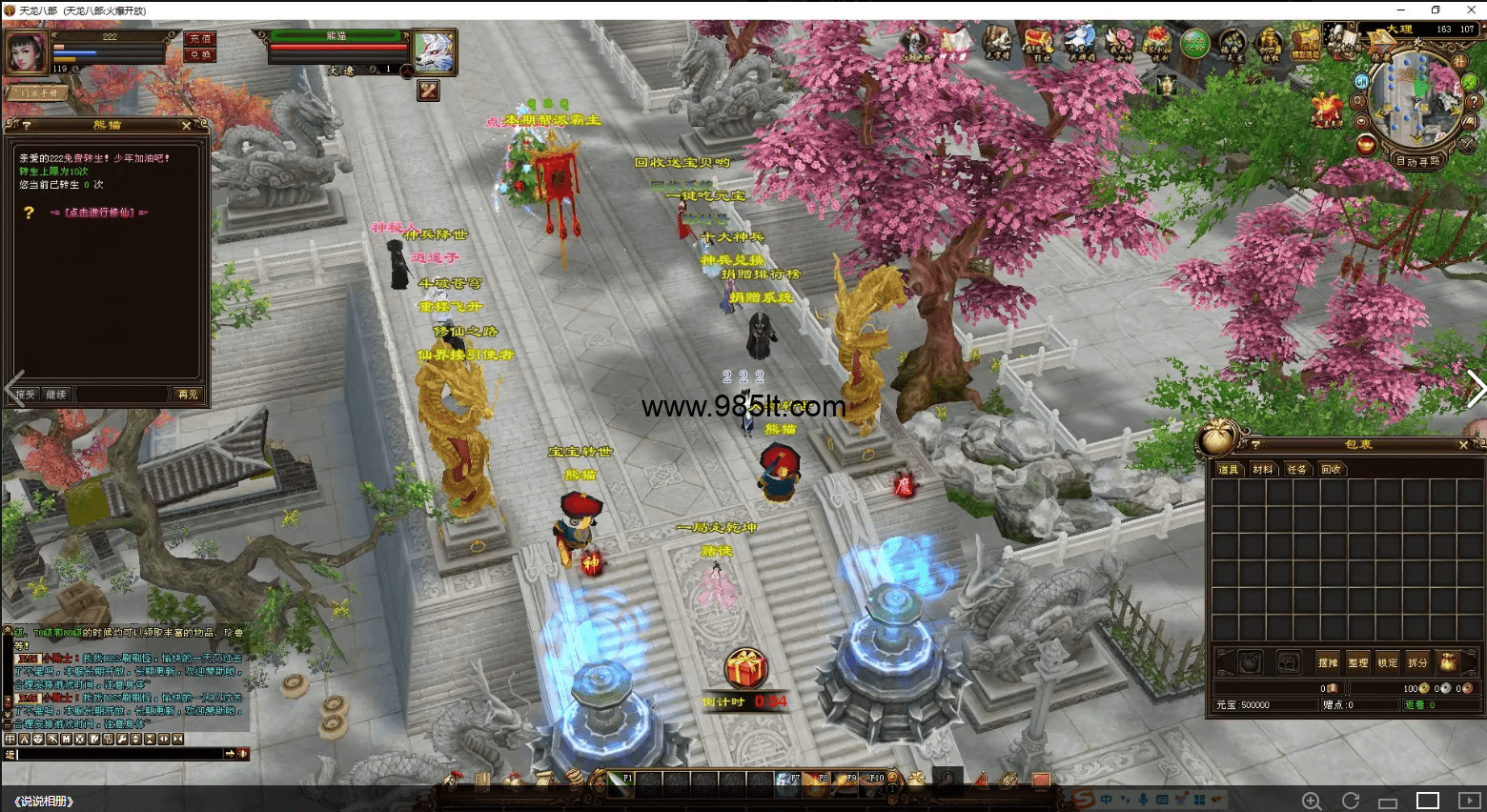Screen dimensions: 1487x812
Task: Open the red gift box countdown reward
Action: click(x=745, y=669)
